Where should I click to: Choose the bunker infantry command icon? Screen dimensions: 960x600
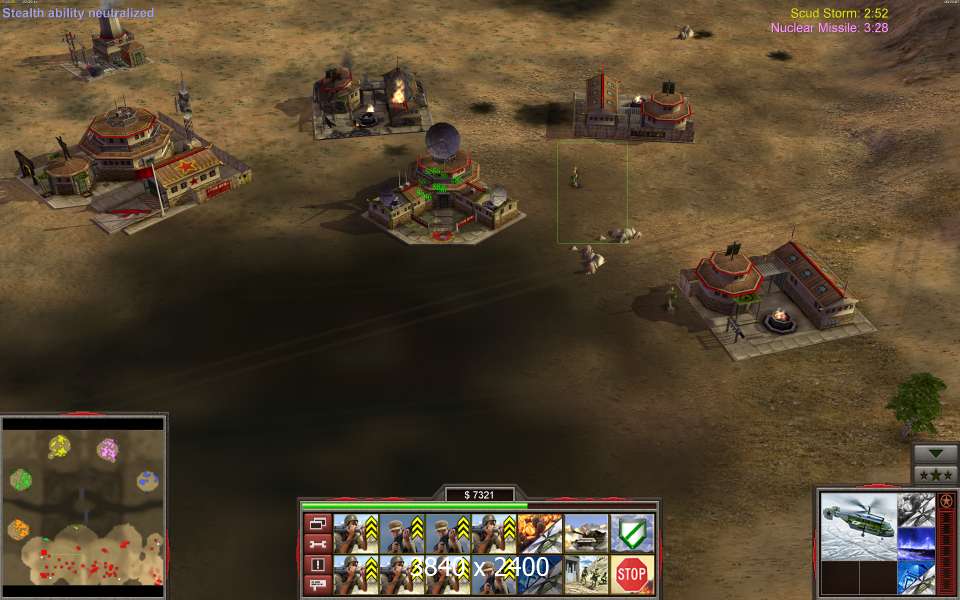[585, 573]
